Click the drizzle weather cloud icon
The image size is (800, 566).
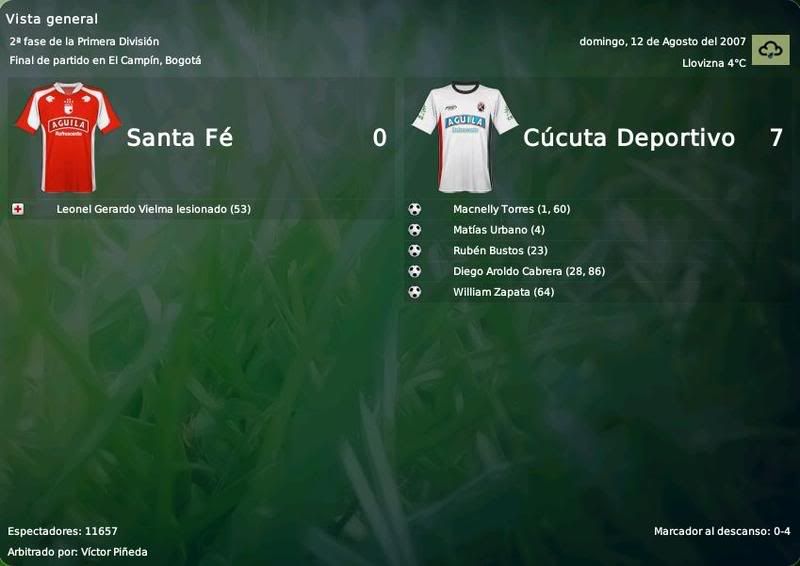tap(771, 50)
